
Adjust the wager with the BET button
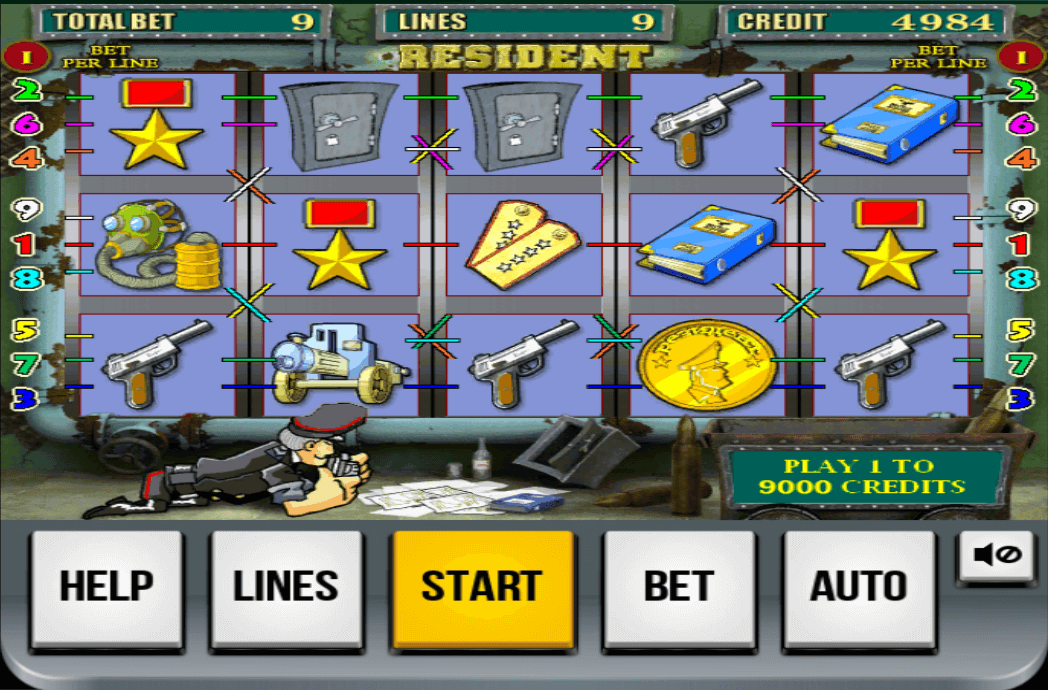coord(678,587)
